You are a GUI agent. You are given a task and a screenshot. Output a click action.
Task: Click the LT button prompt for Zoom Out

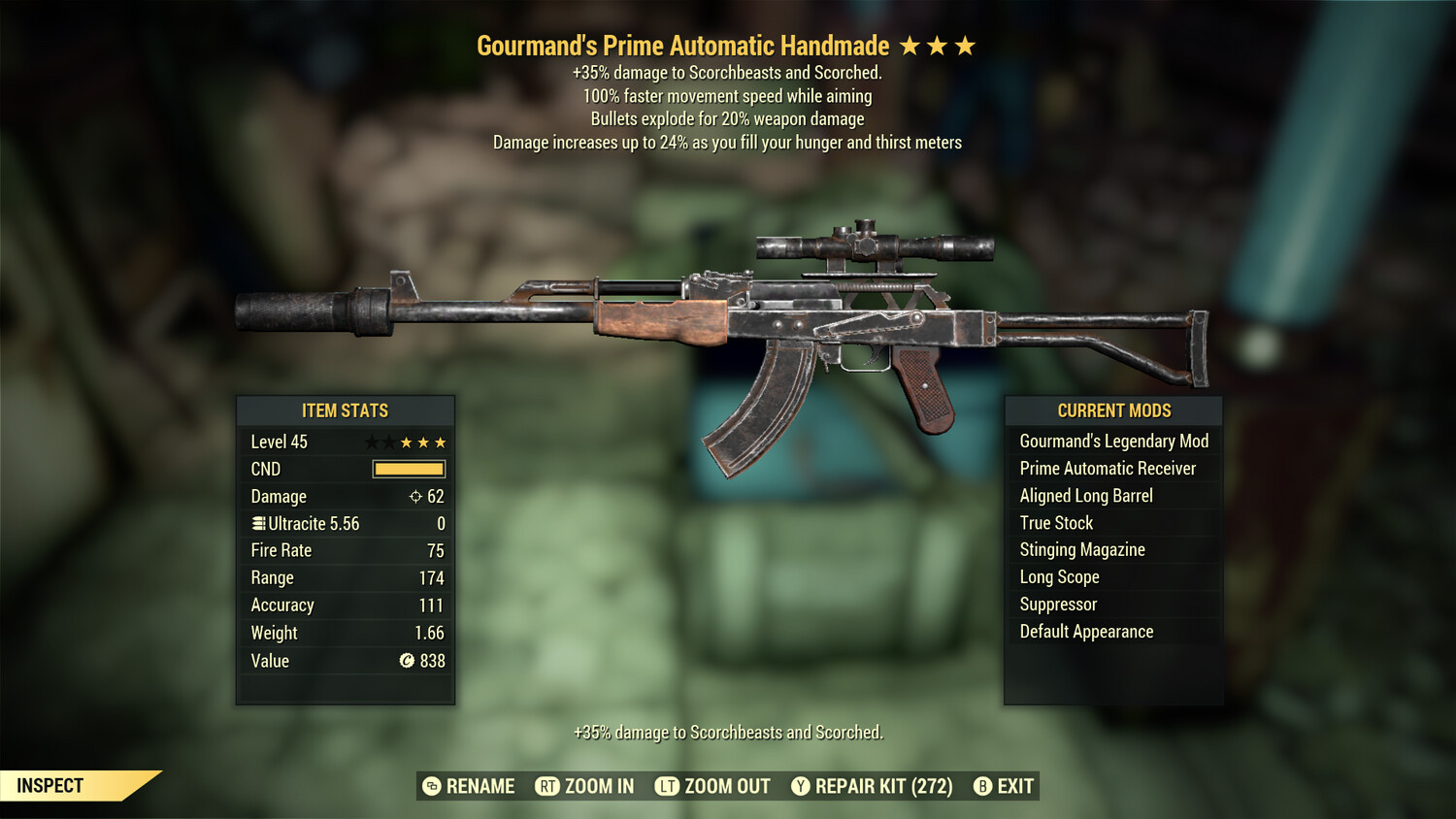click(667, 786)
